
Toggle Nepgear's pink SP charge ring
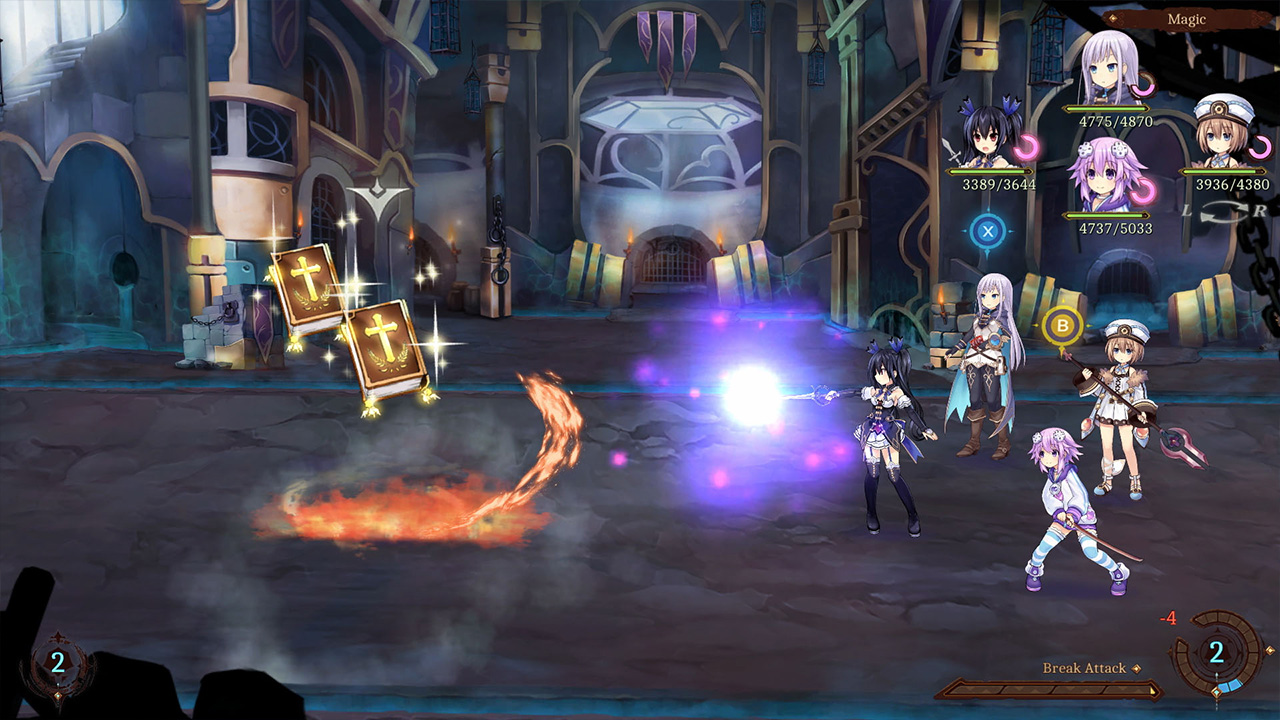point(1144,85)
